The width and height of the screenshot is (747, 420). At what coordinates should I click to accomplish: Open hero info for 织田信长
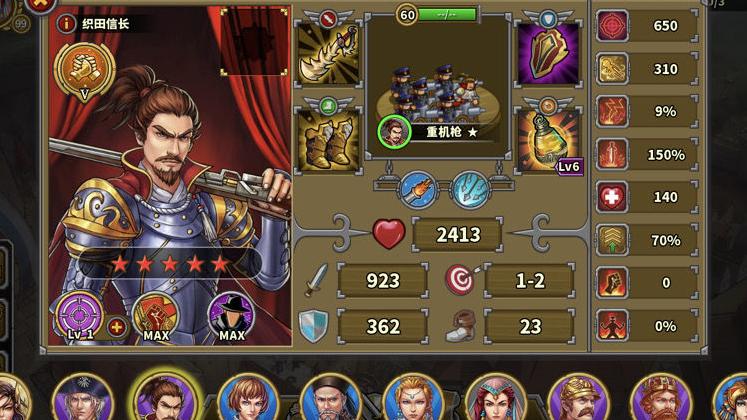pos(67,22)
